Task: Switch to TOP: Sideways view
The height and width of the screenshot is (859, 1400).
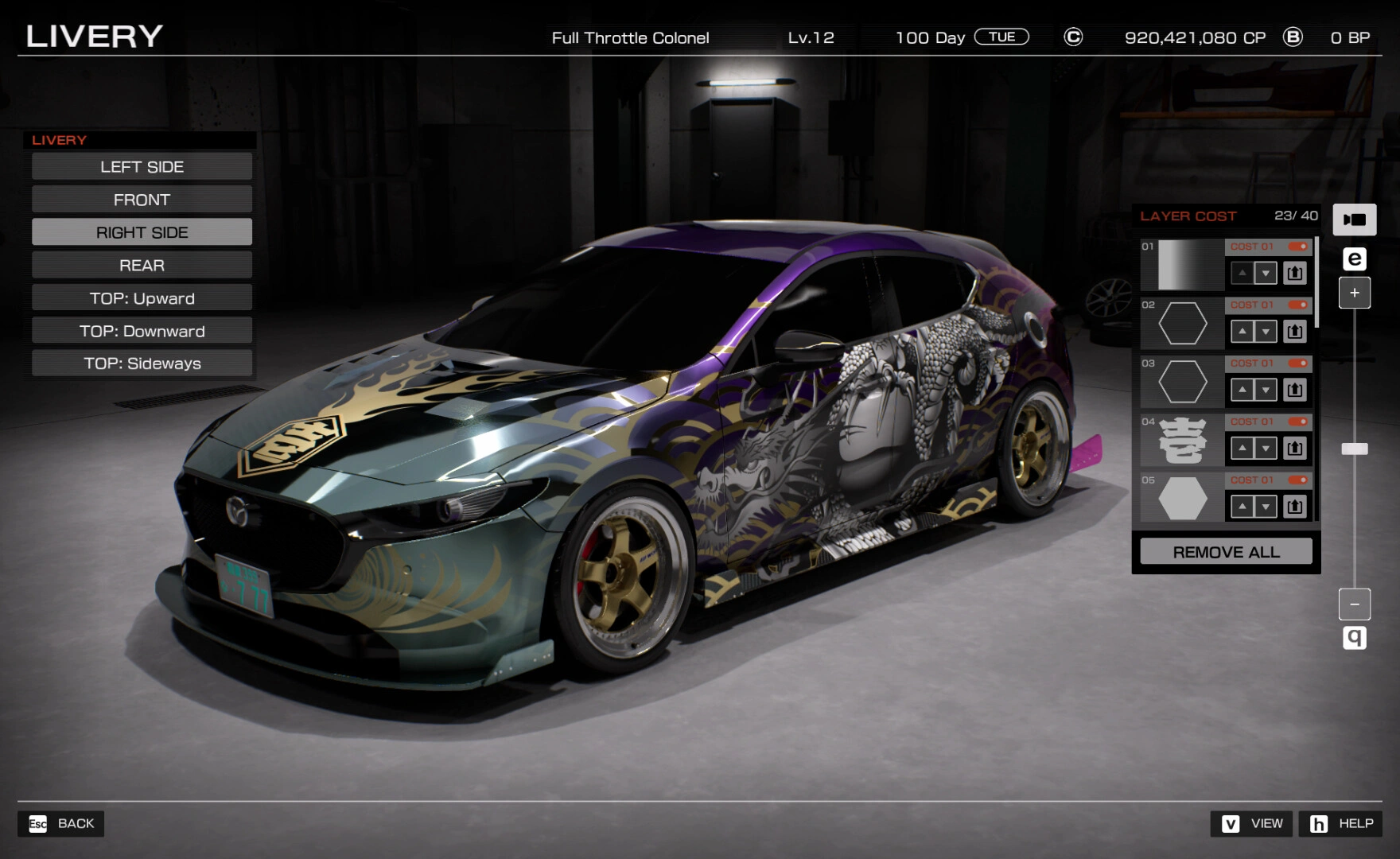Action: pyautogui.click(x=142, y=363)
